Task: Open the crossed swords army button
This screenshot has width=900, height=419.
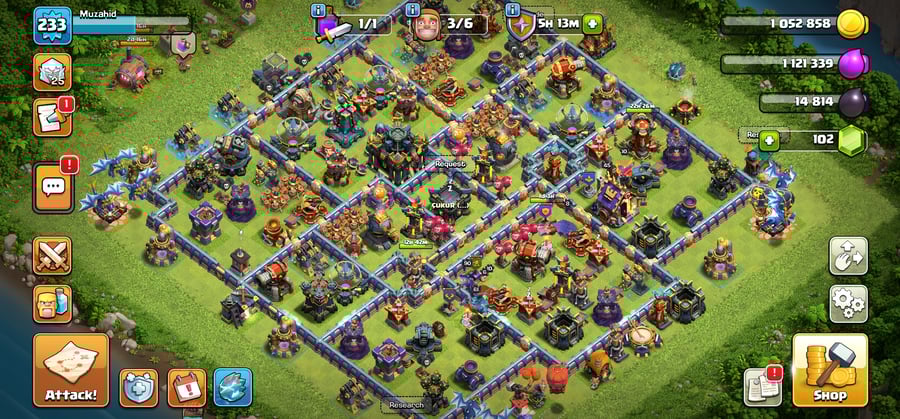Action: (52, 256)
